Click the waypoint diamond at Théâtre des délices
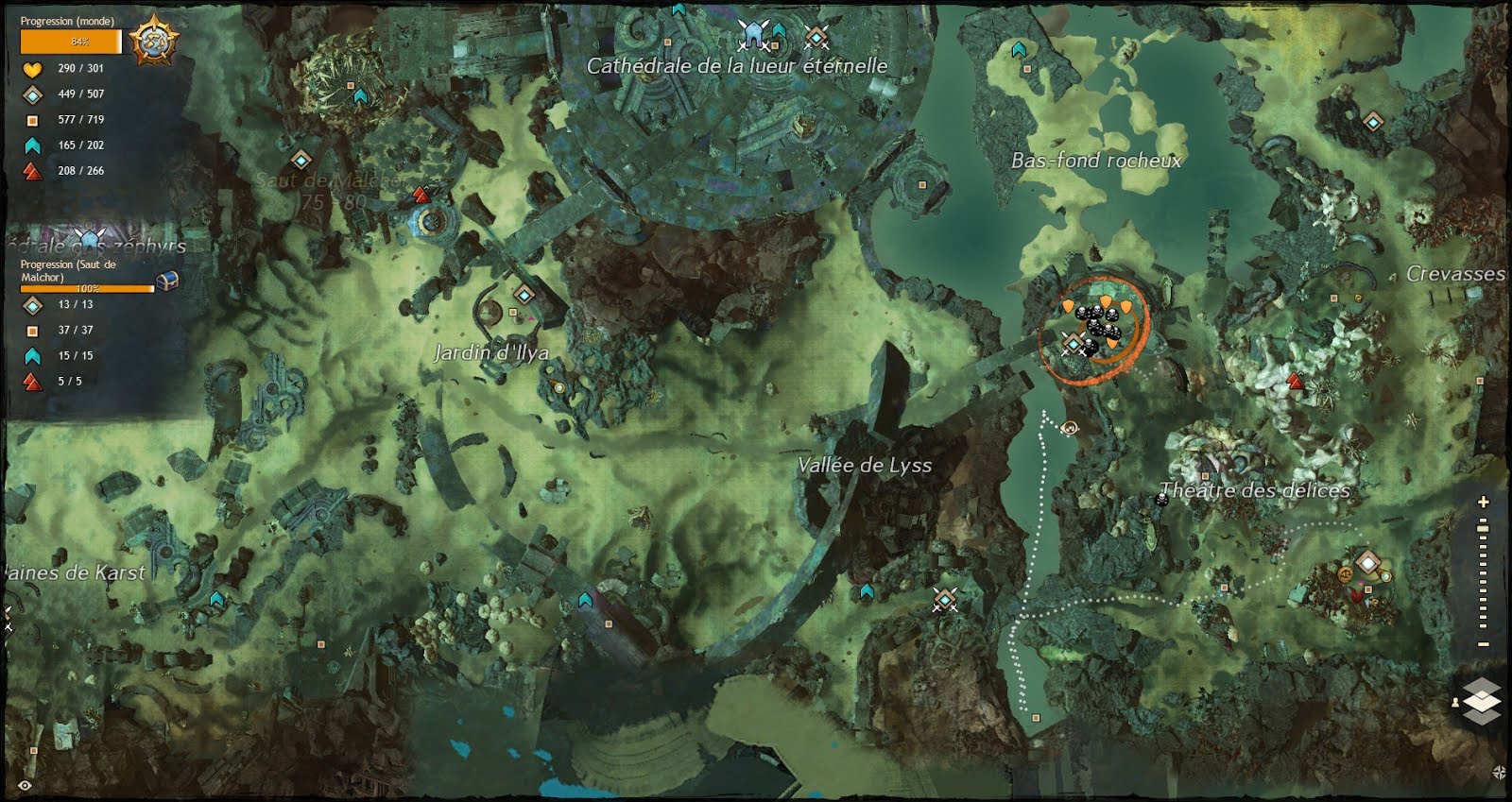This screenshot has height=802, width=1512. [1367, 561]
